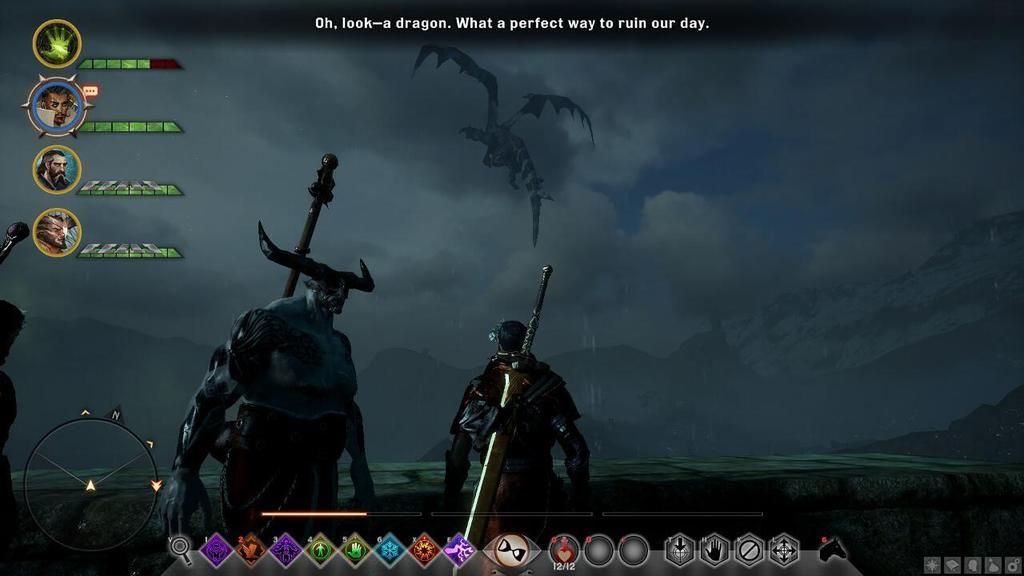Screen dimensions: 1024x576
Task: Open the settings gears icon
Action: click(x=1013, y=566)
